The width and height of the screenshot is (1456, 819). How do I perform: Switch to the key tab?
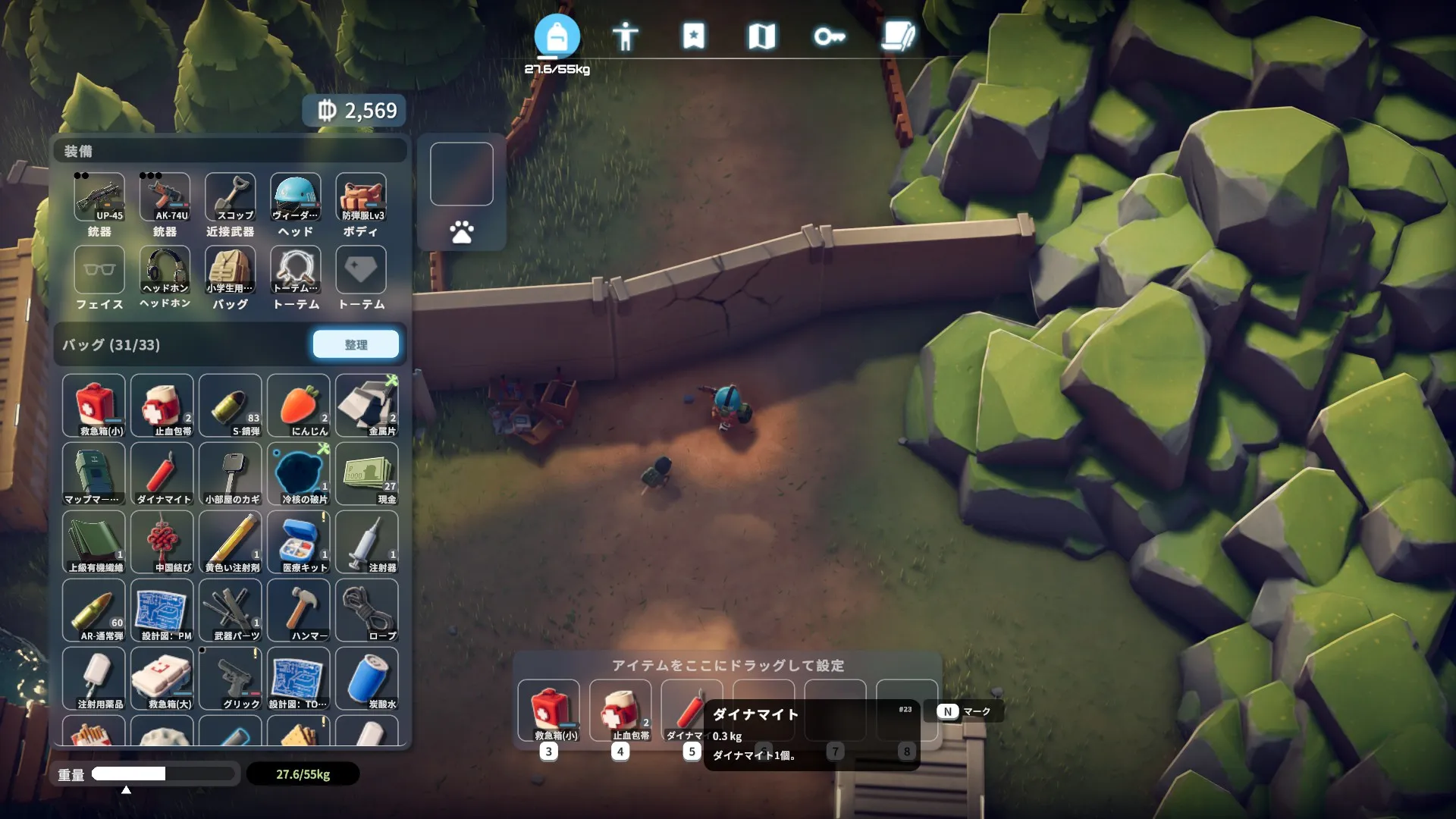coord(829,36)
